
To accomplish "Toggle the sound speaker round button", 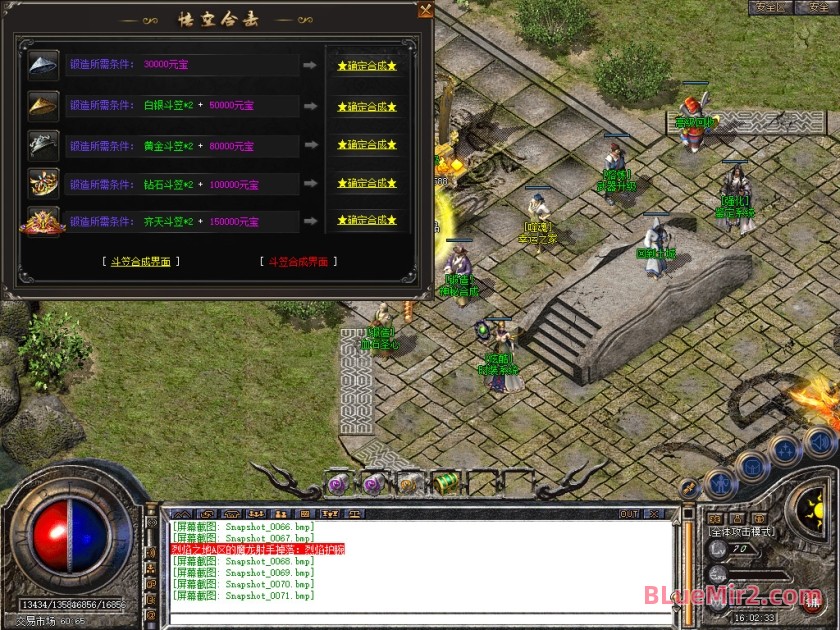I will click(820, 442).
